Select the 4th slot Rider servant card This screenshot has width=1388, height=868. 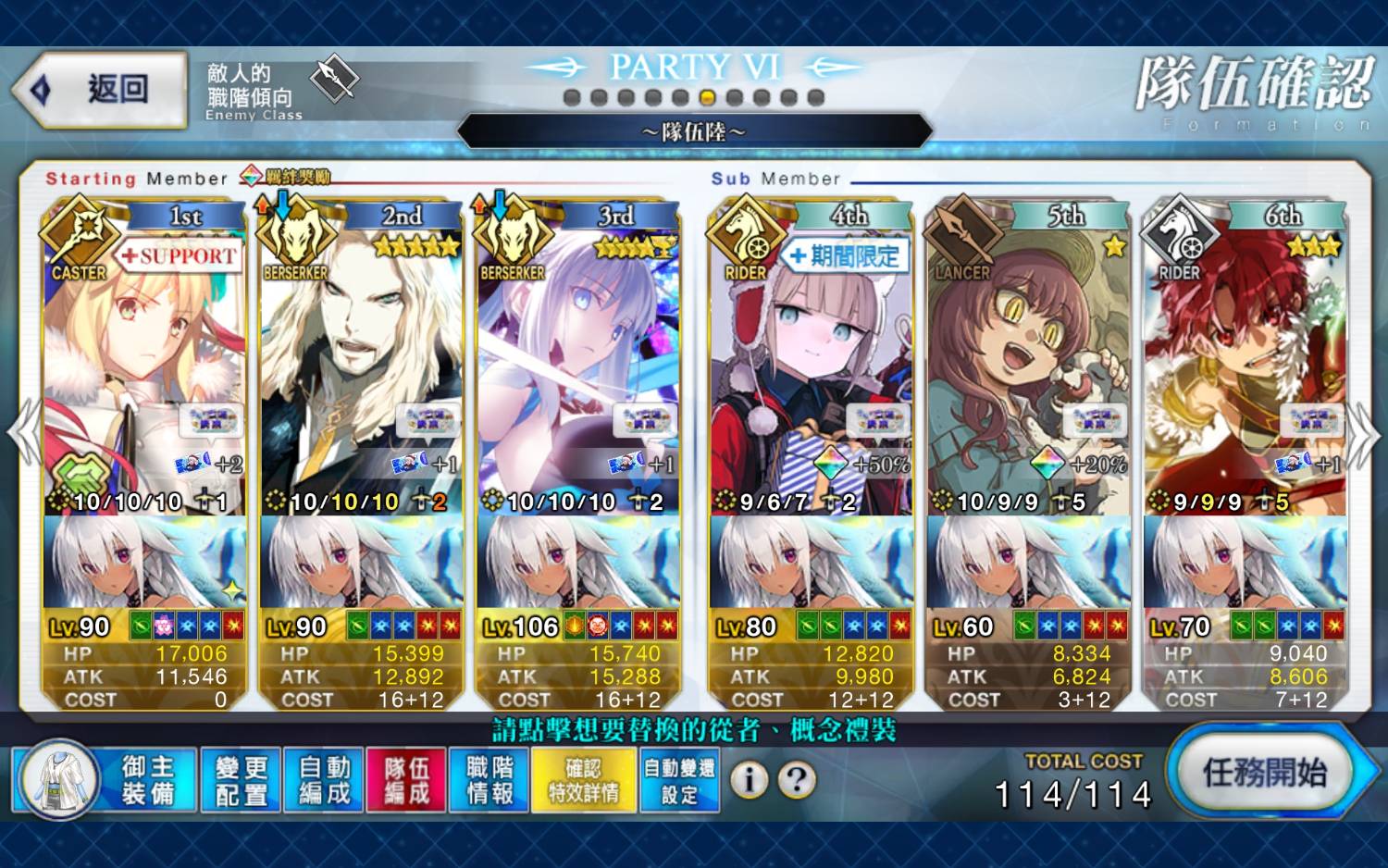[x=810, y=370]
